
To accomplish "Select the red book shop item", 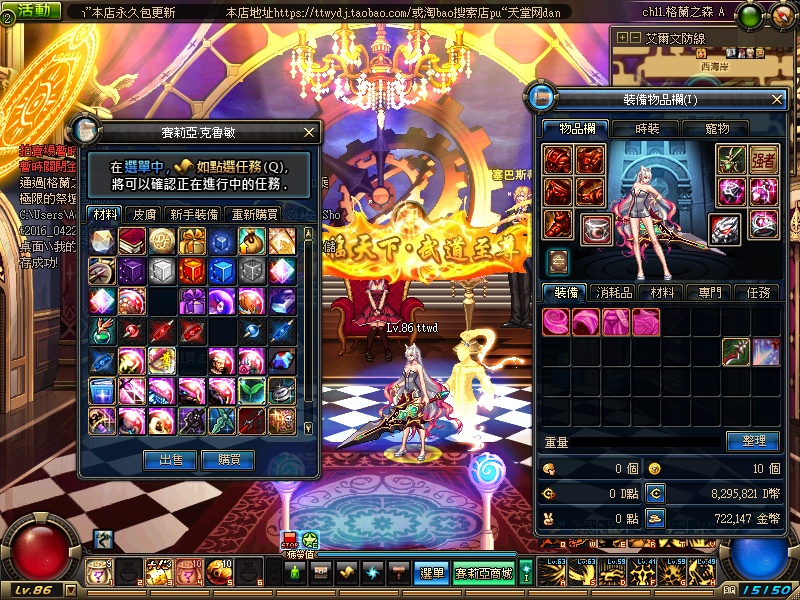I will tap(132, 241).
